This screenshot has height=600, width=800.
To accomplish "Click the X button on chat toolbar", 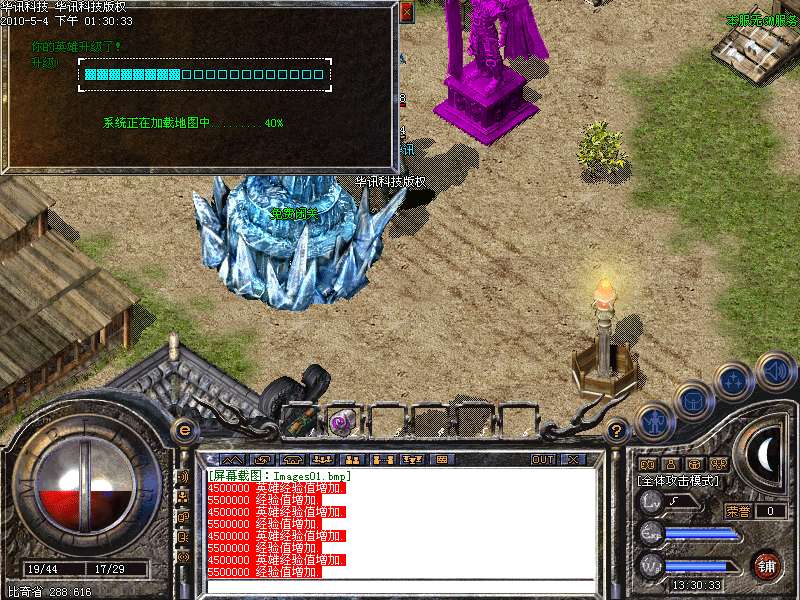I will click(573, 460).
